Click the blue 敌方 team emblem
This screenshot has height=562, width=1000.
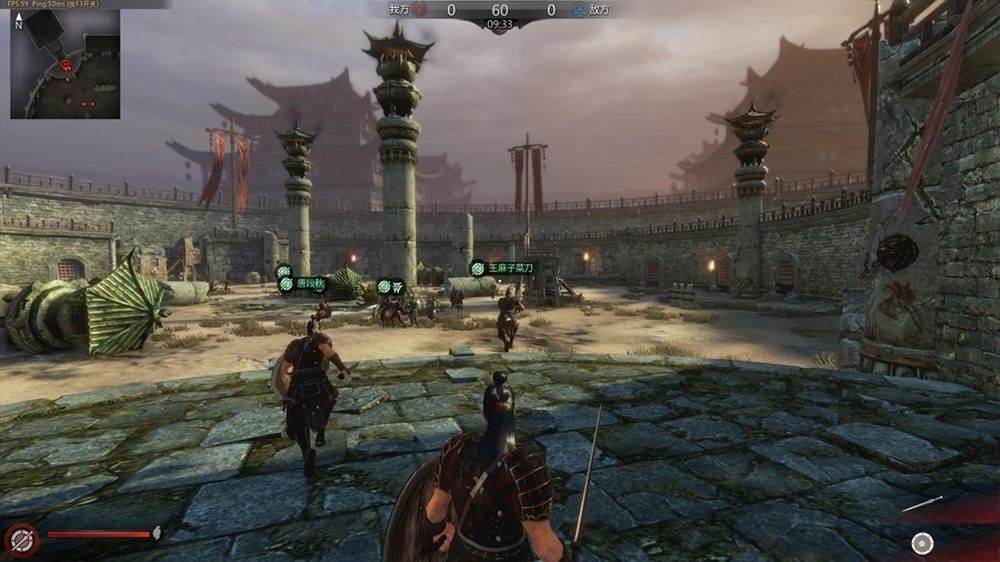[580, 10]
